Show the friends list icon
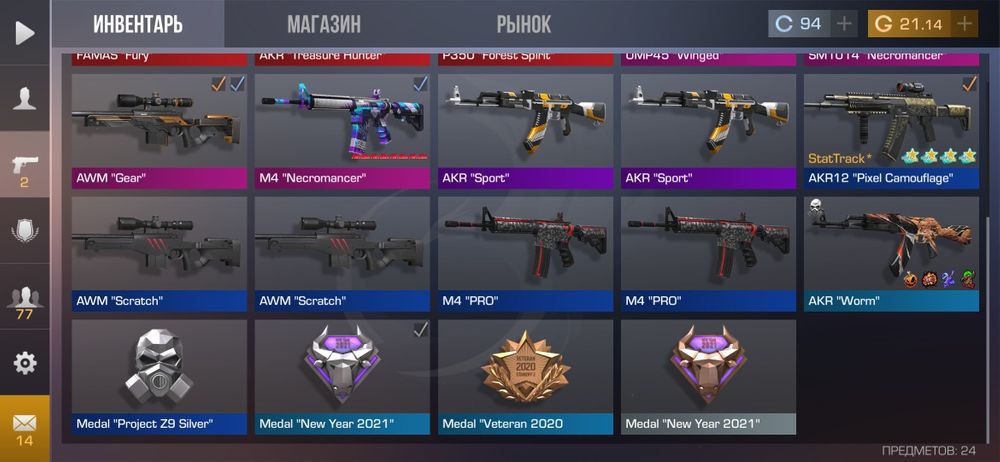The width and height of the screenshot is (1000, 462). point(24,300)
